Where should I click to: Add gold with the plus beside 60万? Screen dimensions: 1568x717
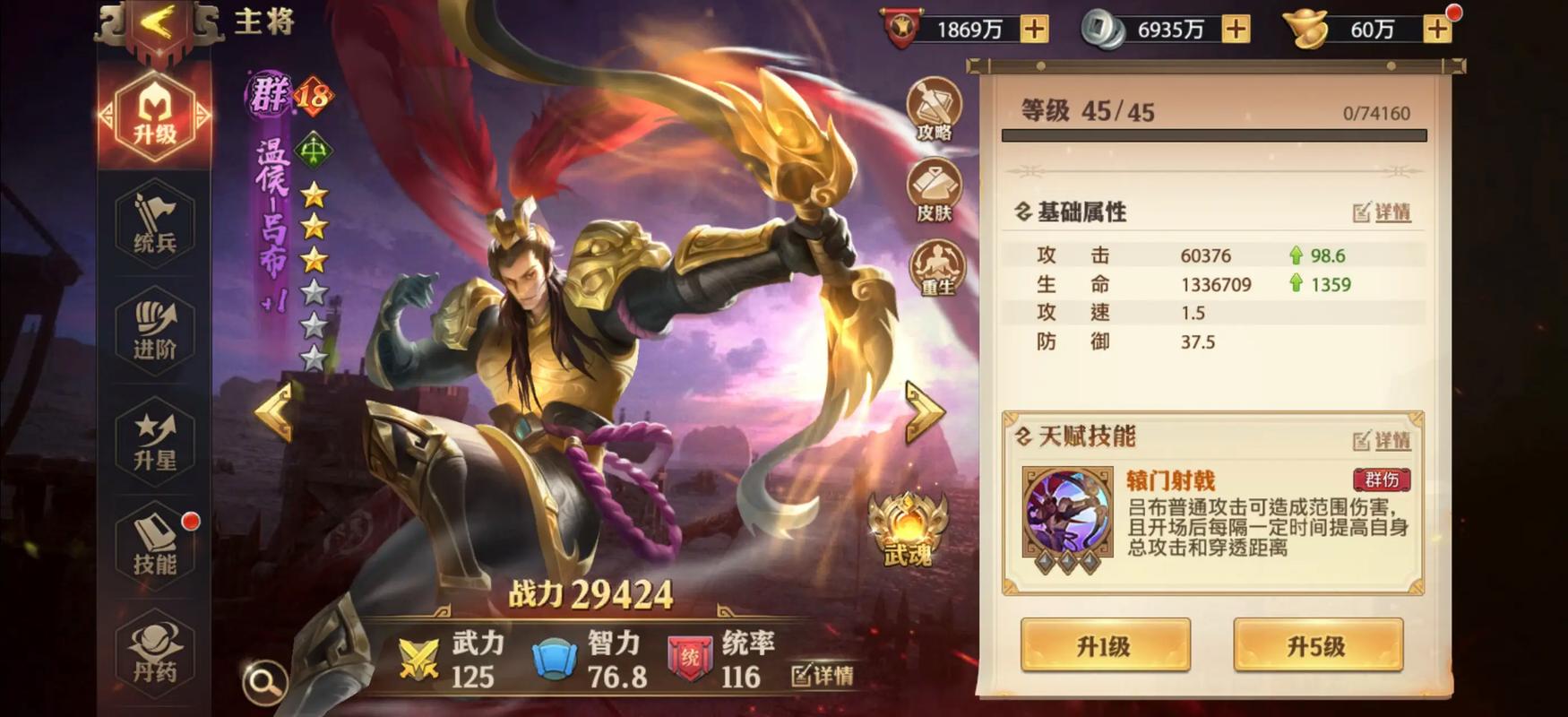pyautogui.click(x=1438, y=29)
